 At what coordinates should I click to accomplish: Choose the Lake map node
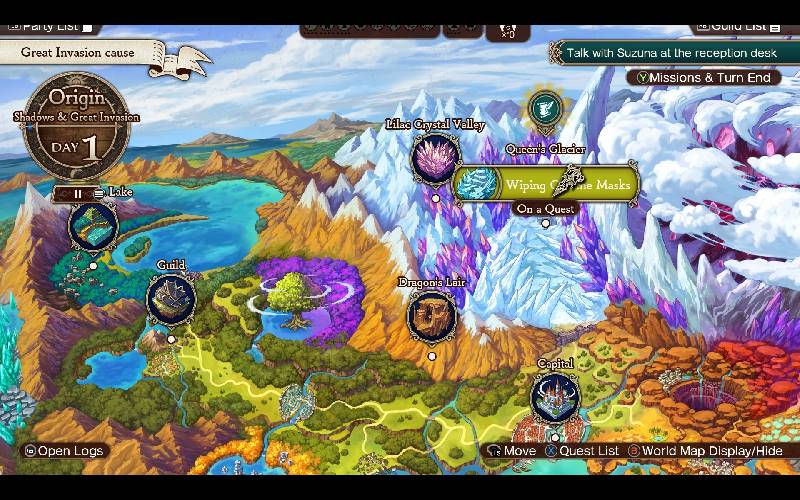(x=93, y=226)
